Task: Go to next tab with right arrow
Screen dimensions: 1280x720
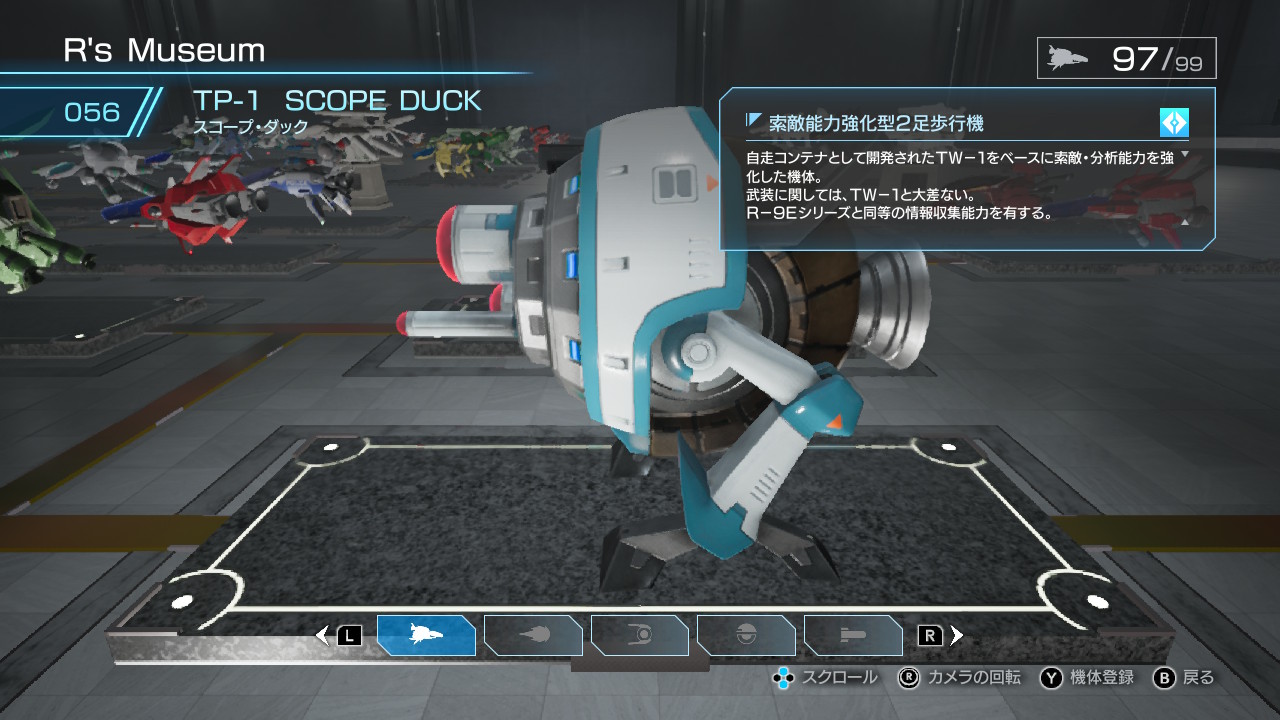Action: click(957, 635)
